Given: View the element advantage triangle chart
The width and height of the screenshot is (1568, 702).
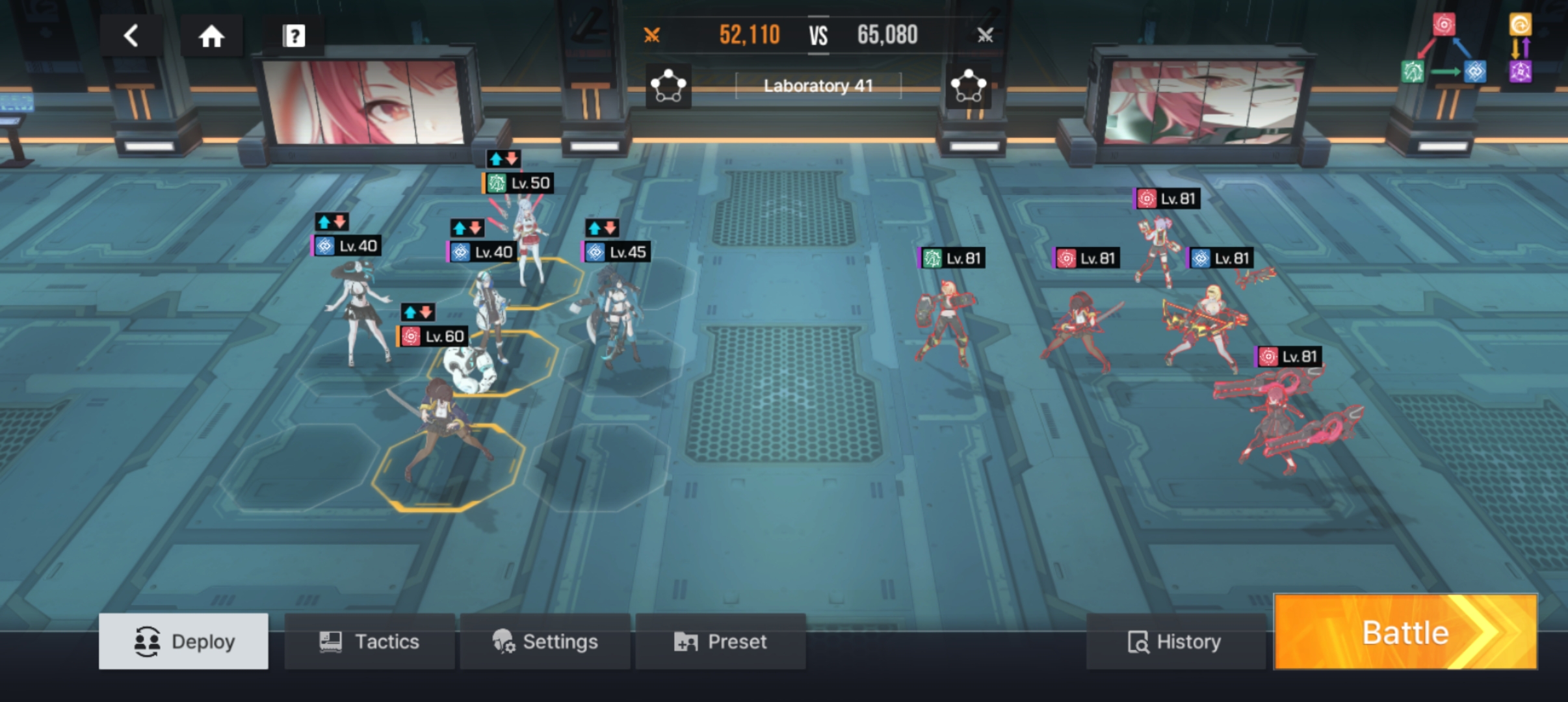Looking at the screenshot, I should [1443, 50].
